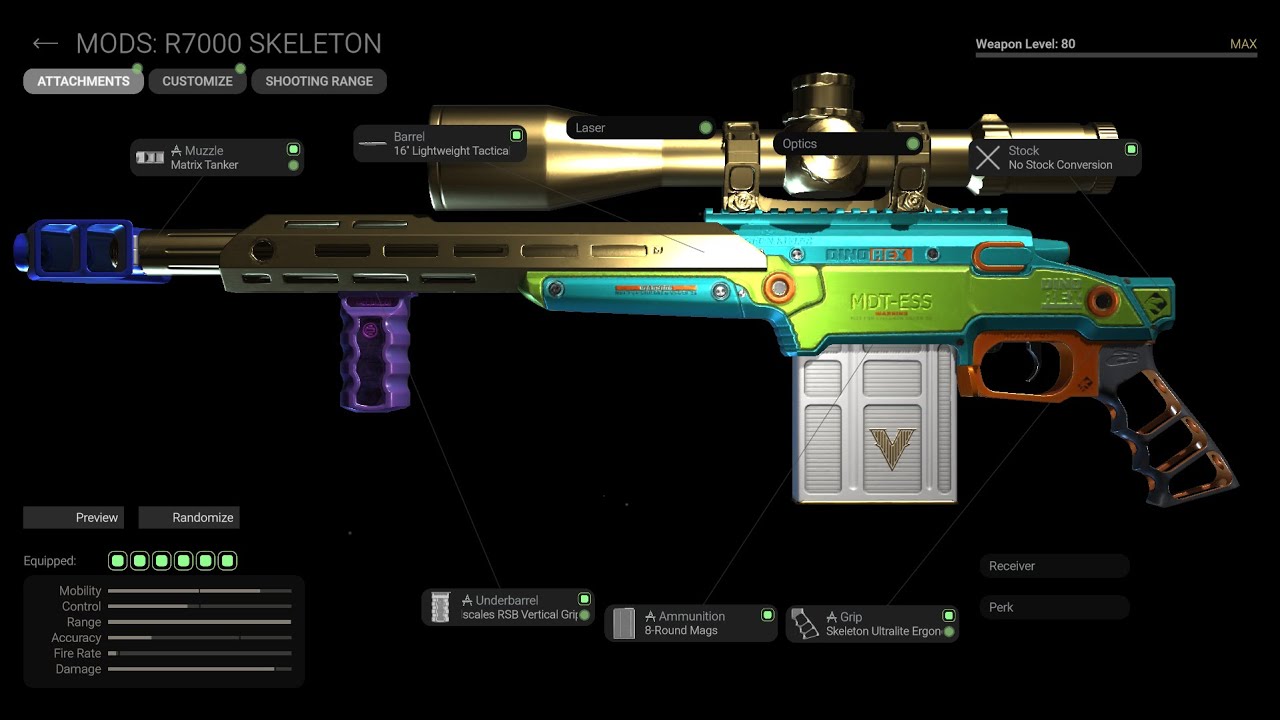Switch to the Attachments tab
1280x720 pixels.
coord(83,81)
